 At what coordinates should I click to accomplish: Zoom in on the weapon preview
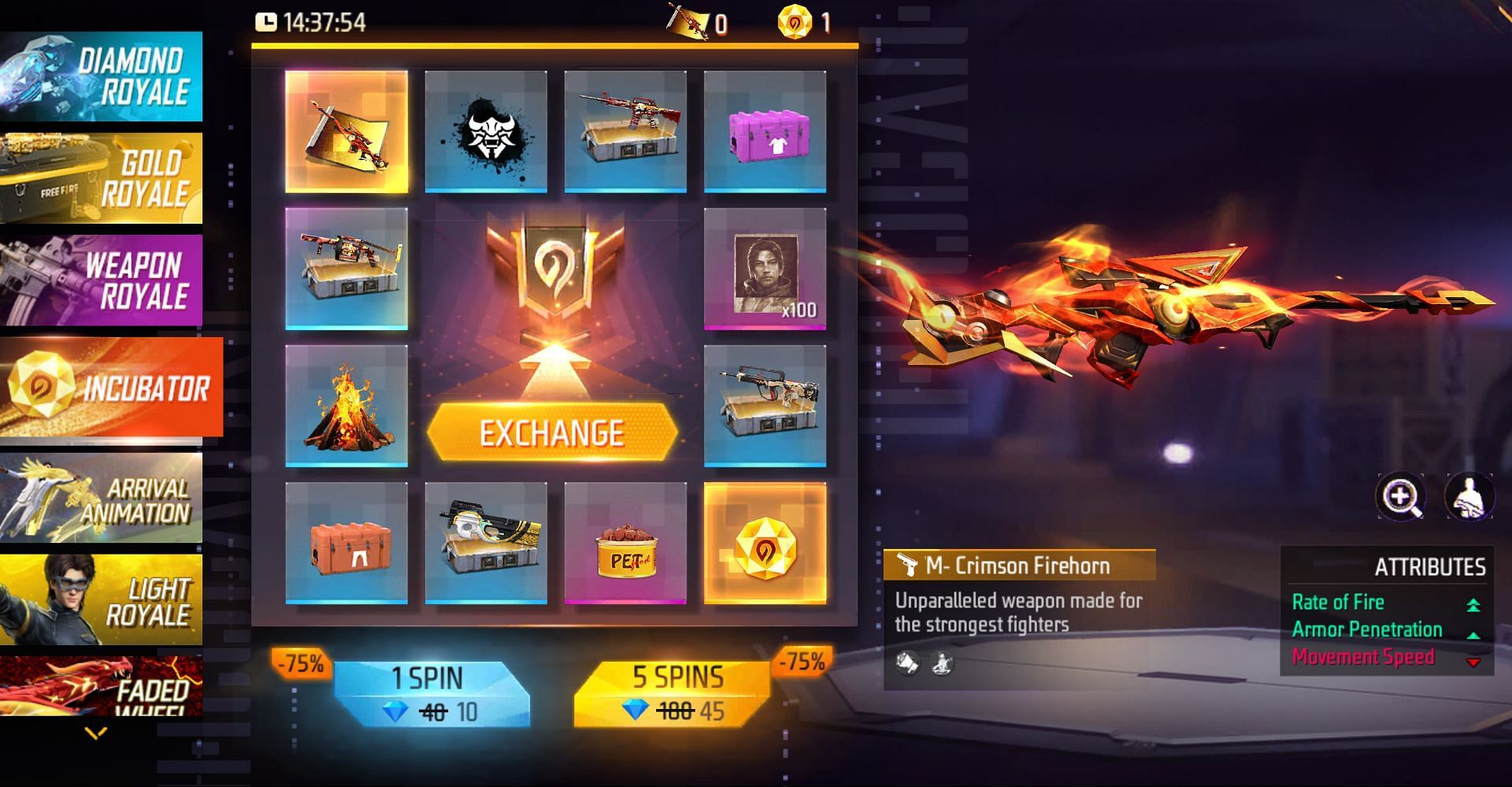pos(1401,497)
